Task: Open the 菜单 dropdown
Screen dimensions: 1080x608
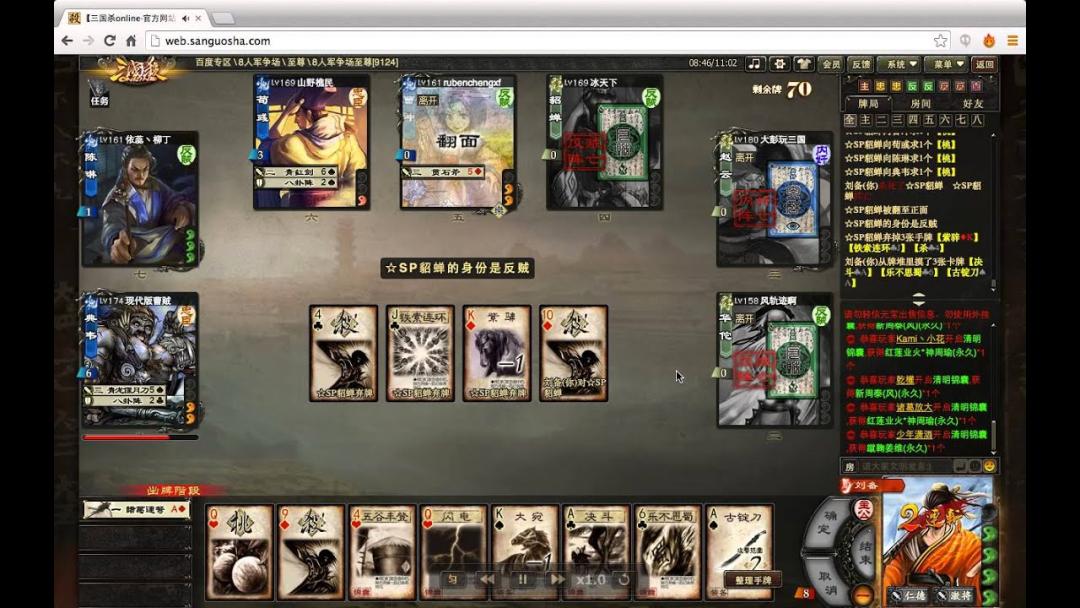Action: tap(946, 64)
